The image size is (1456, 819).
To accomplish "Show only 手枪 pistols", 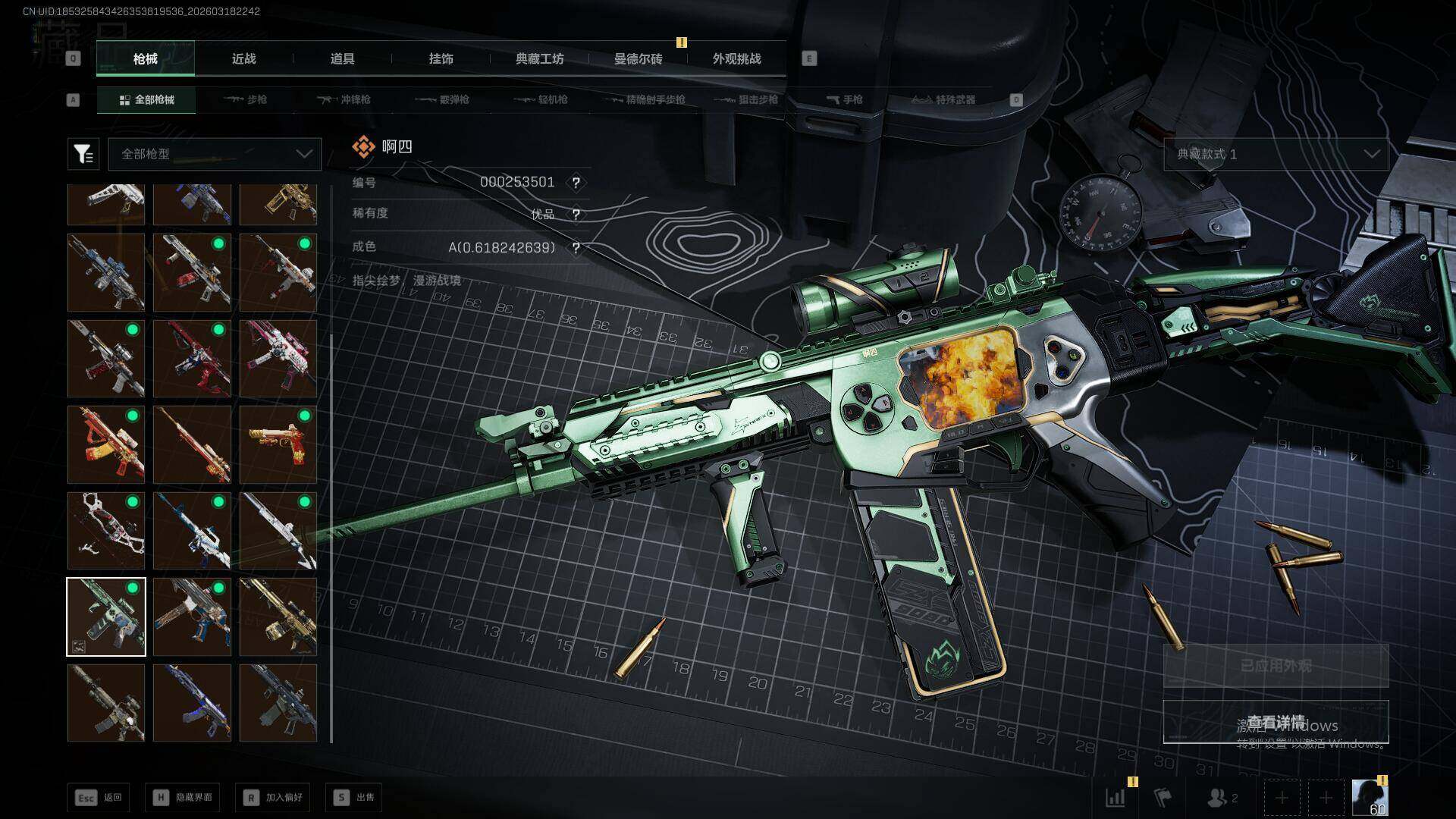I will tap(844, 100).
